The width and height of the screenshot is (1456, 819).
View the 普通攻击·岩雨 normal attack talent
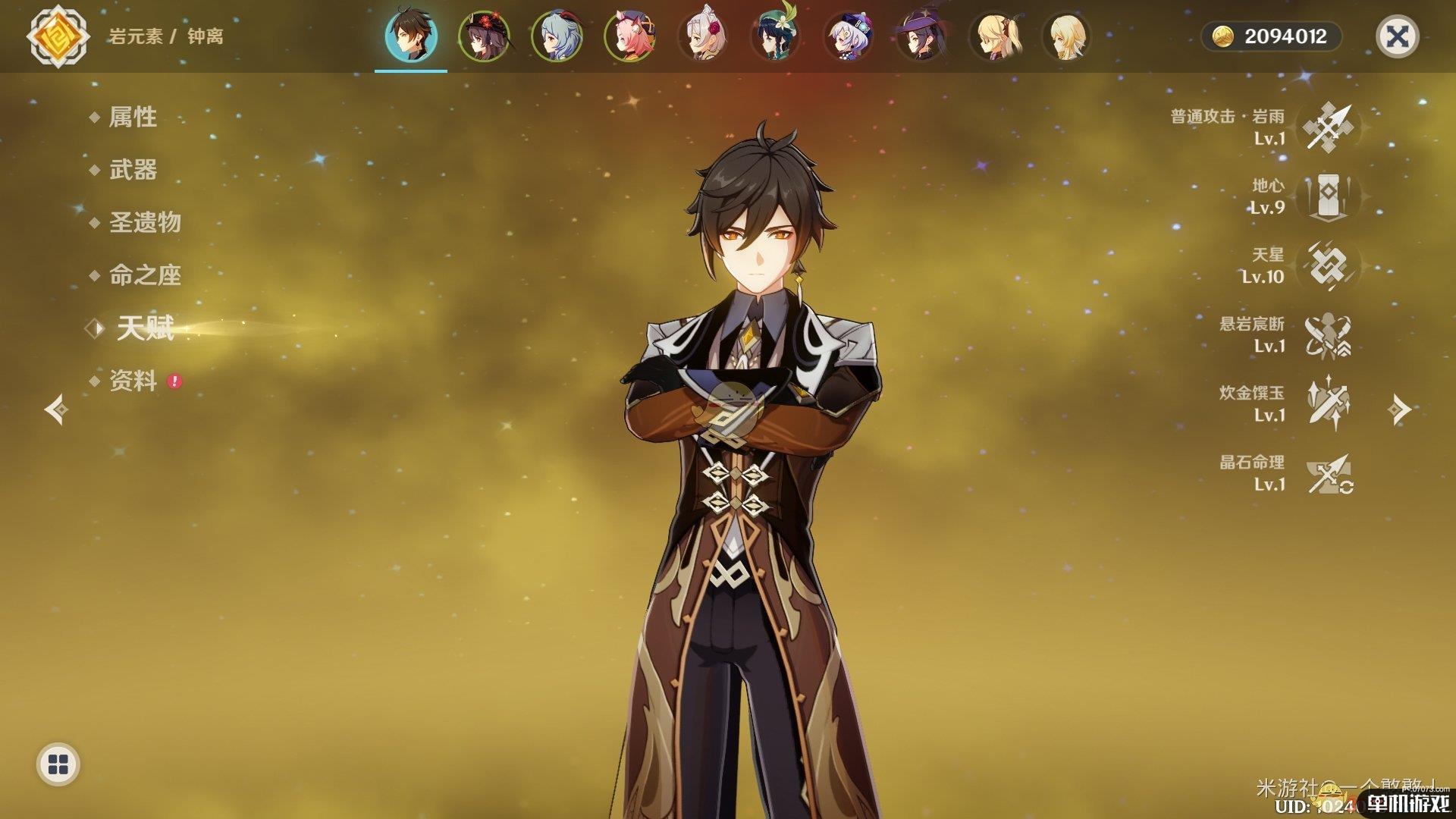(x=1329, y=127)
